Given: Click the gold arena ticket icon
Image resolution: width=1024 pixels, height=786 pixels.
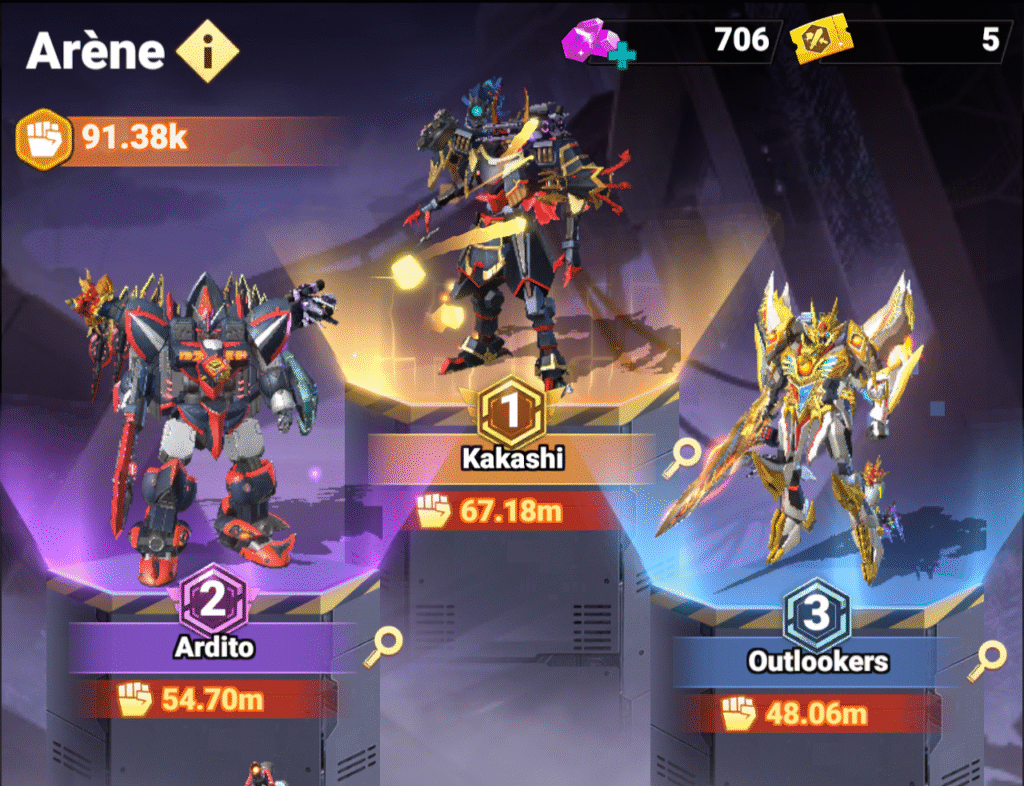Looking at the screenshot, I should click(815, 42).
